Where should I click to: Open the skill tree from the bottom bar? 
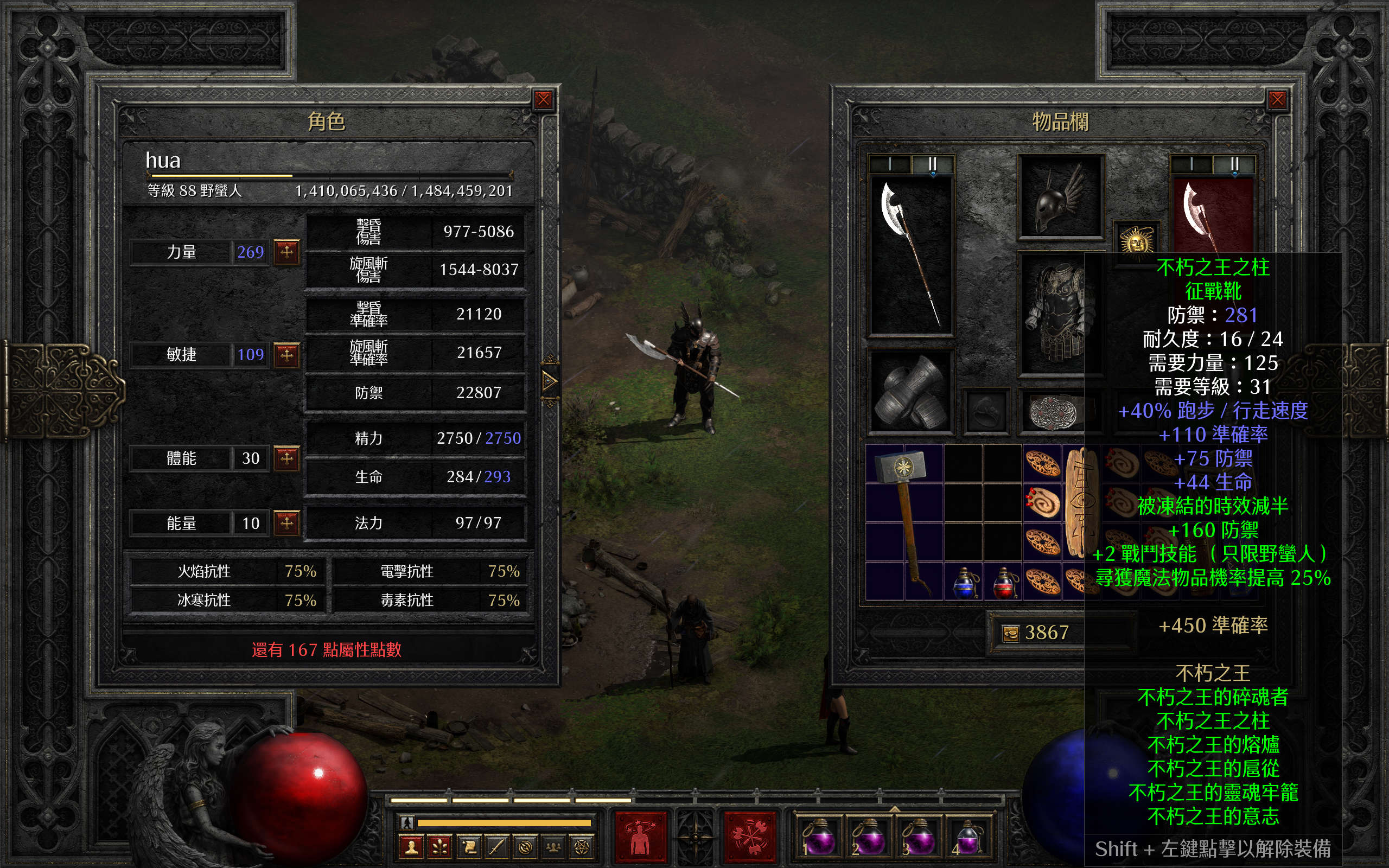click(x=439, y=847)
